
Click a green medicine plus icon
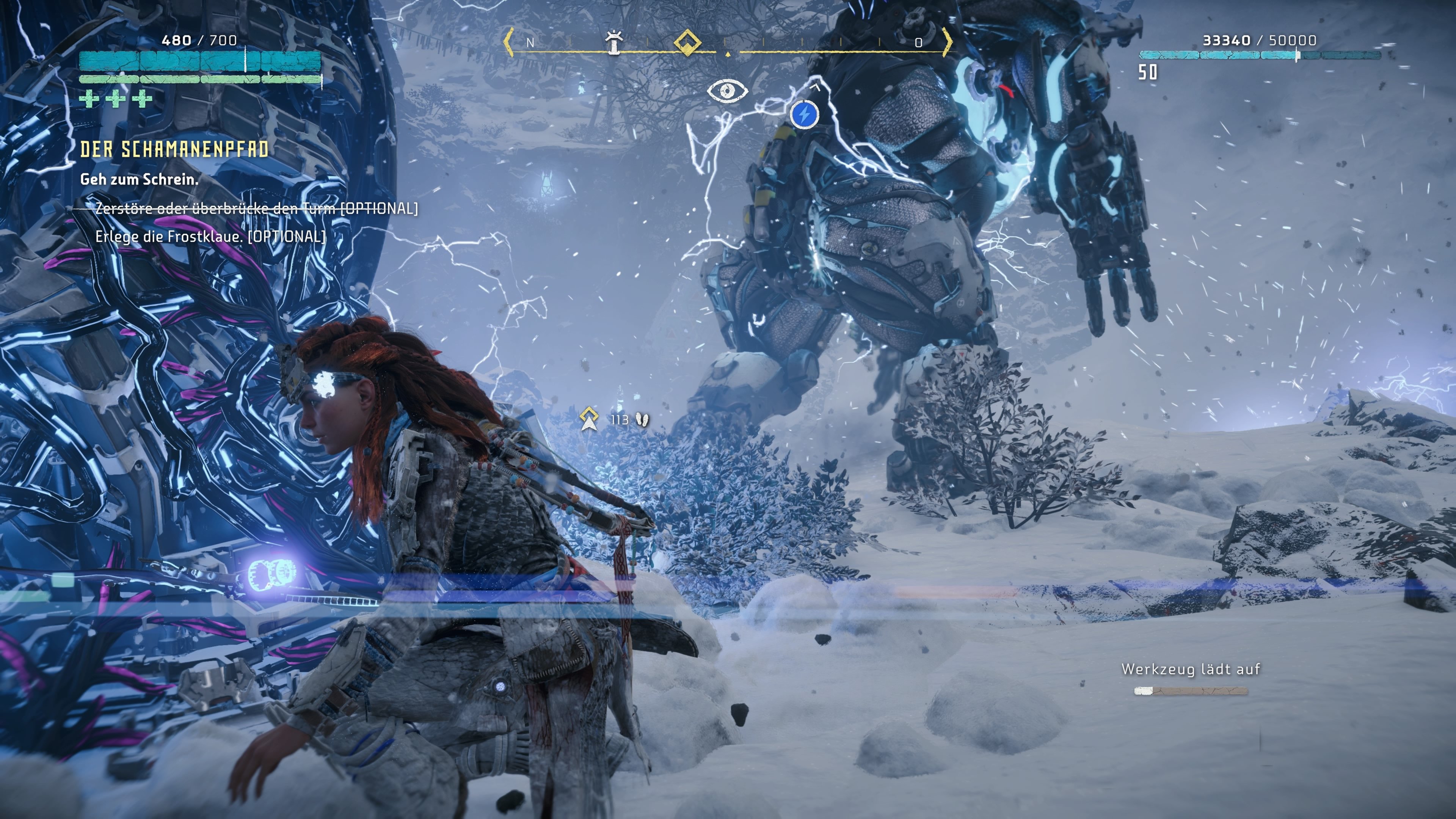coord(88,100)
